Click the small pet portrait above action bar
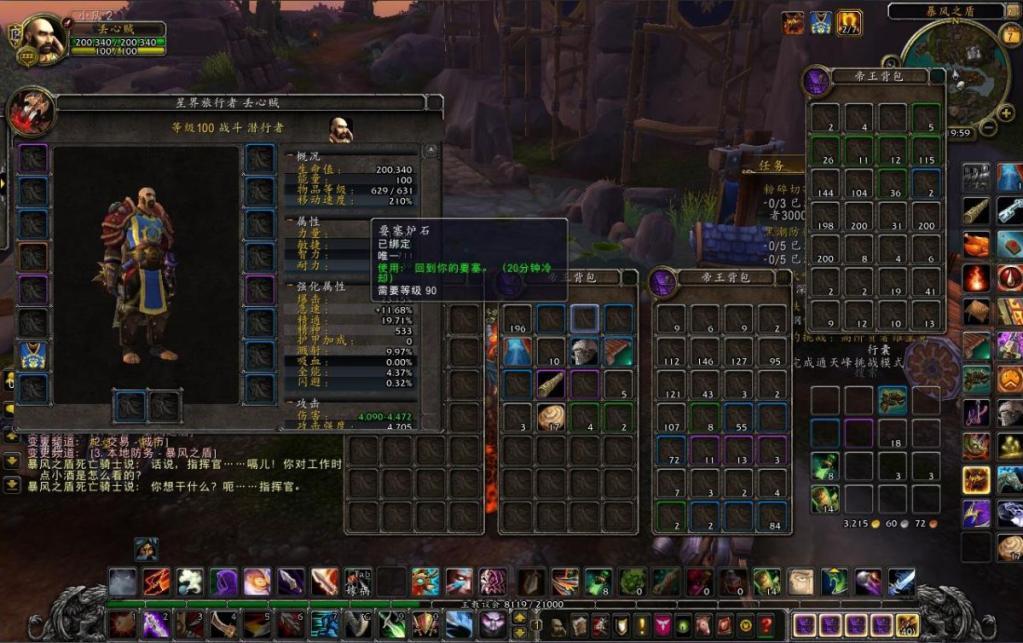Image resolution: width=1023 pixels, height=643 pixels. (x=146, y=549)
